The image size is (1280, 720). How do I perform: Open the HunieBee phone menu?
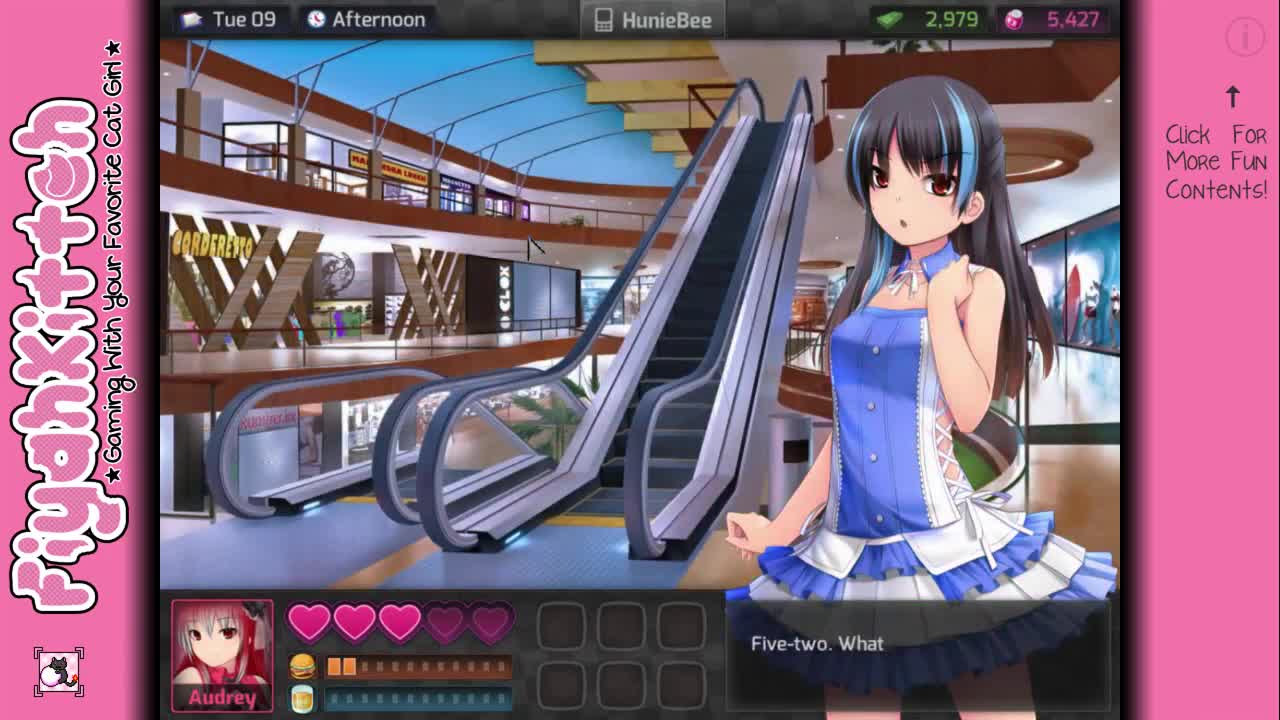[653, 20]
